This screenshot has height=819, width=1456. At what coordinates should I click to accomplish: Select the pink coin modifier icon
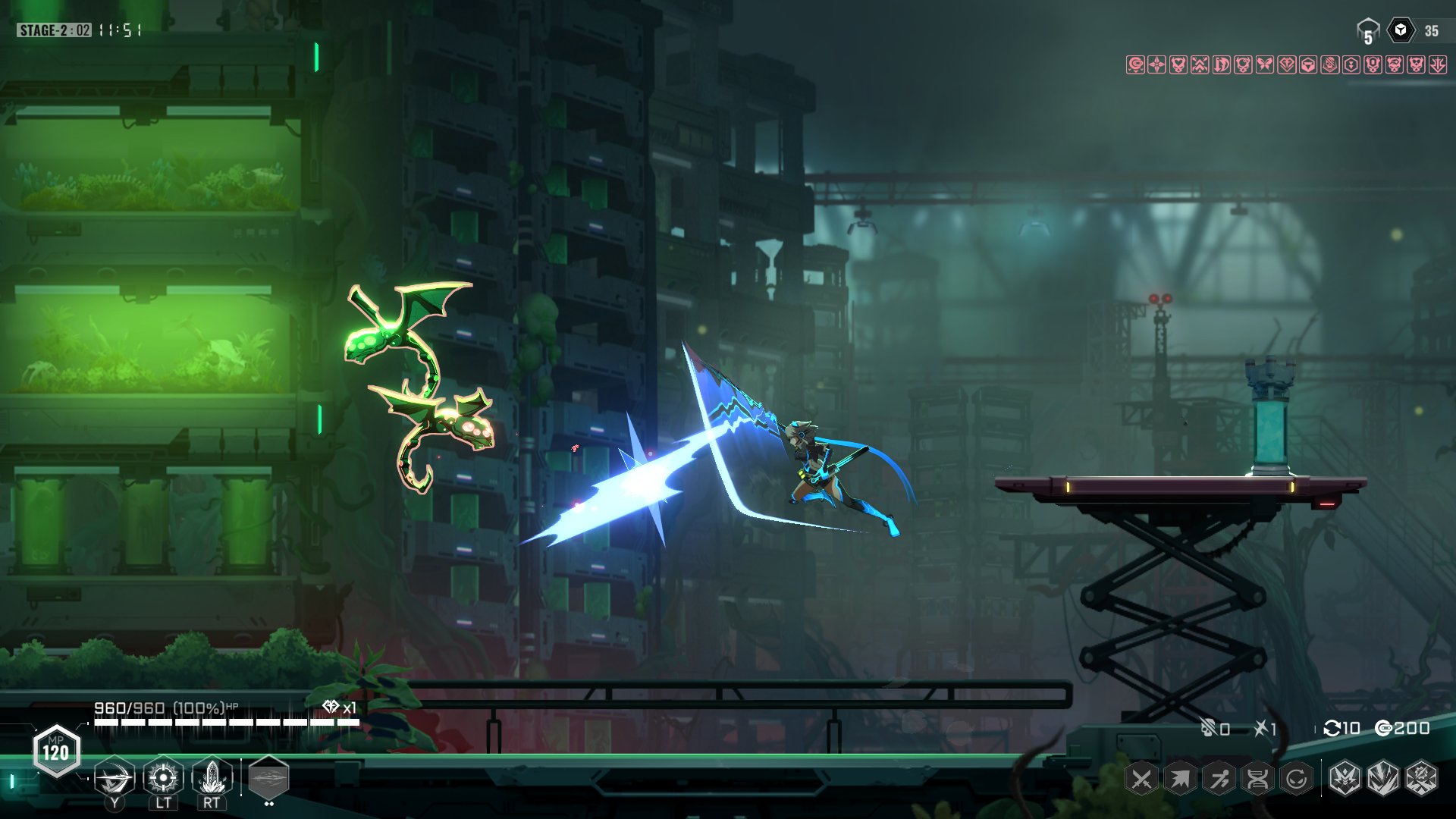(x=1135, y=64)
